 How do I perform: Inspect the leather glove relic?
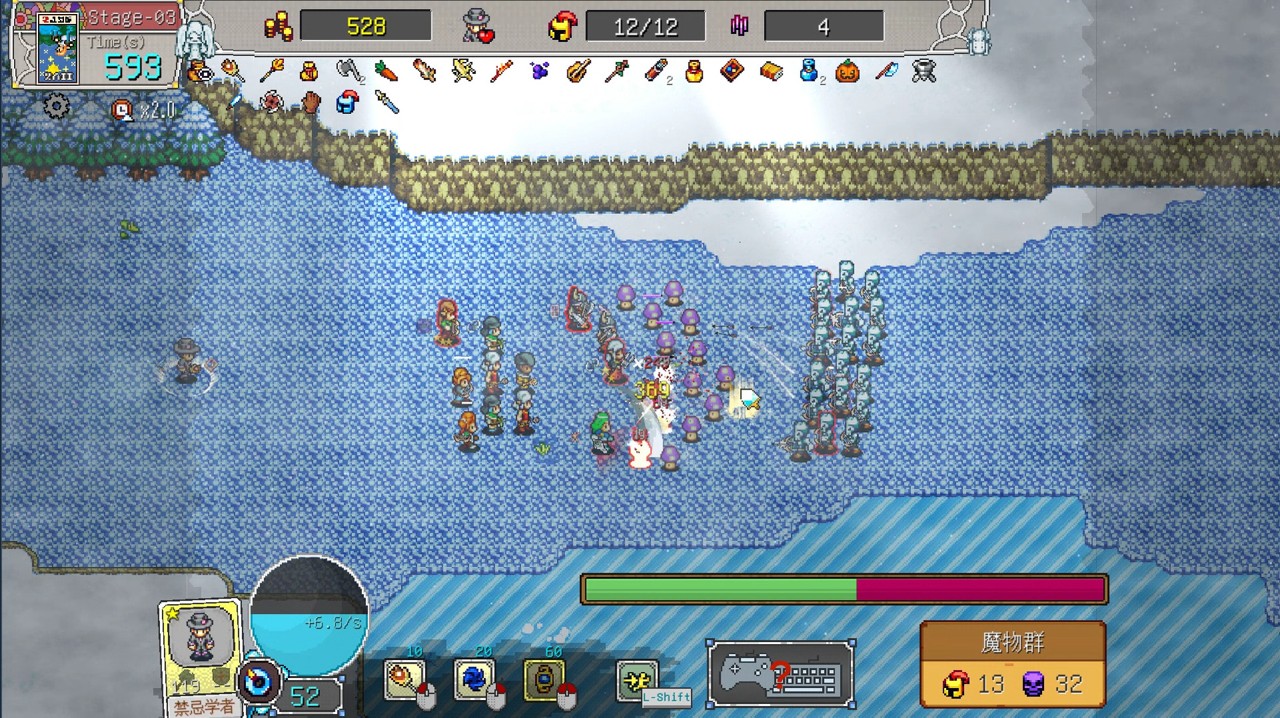tap(310, 102)
